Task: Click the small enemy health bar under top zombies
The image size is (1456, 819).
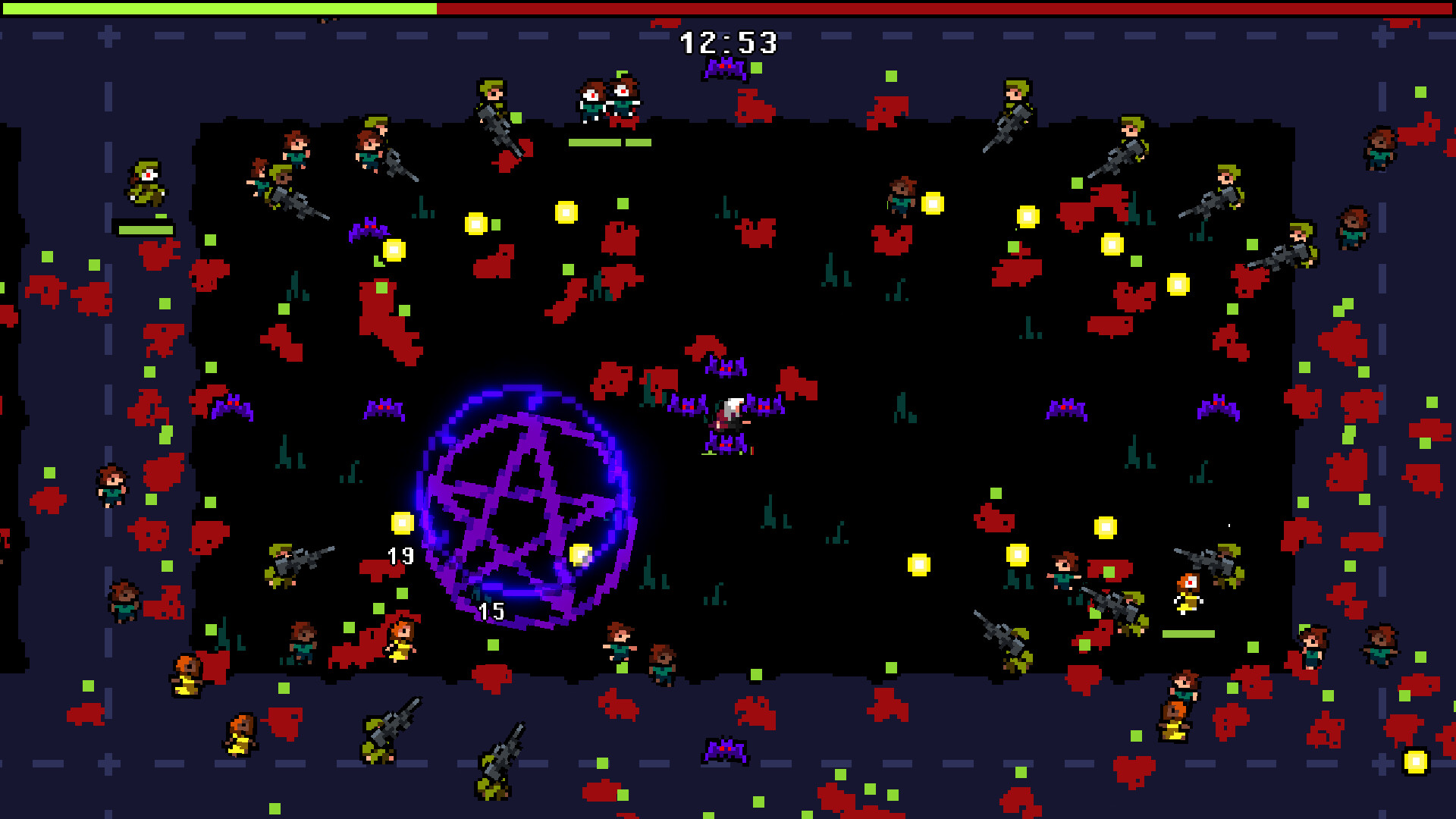Action: tap(610, 140)
